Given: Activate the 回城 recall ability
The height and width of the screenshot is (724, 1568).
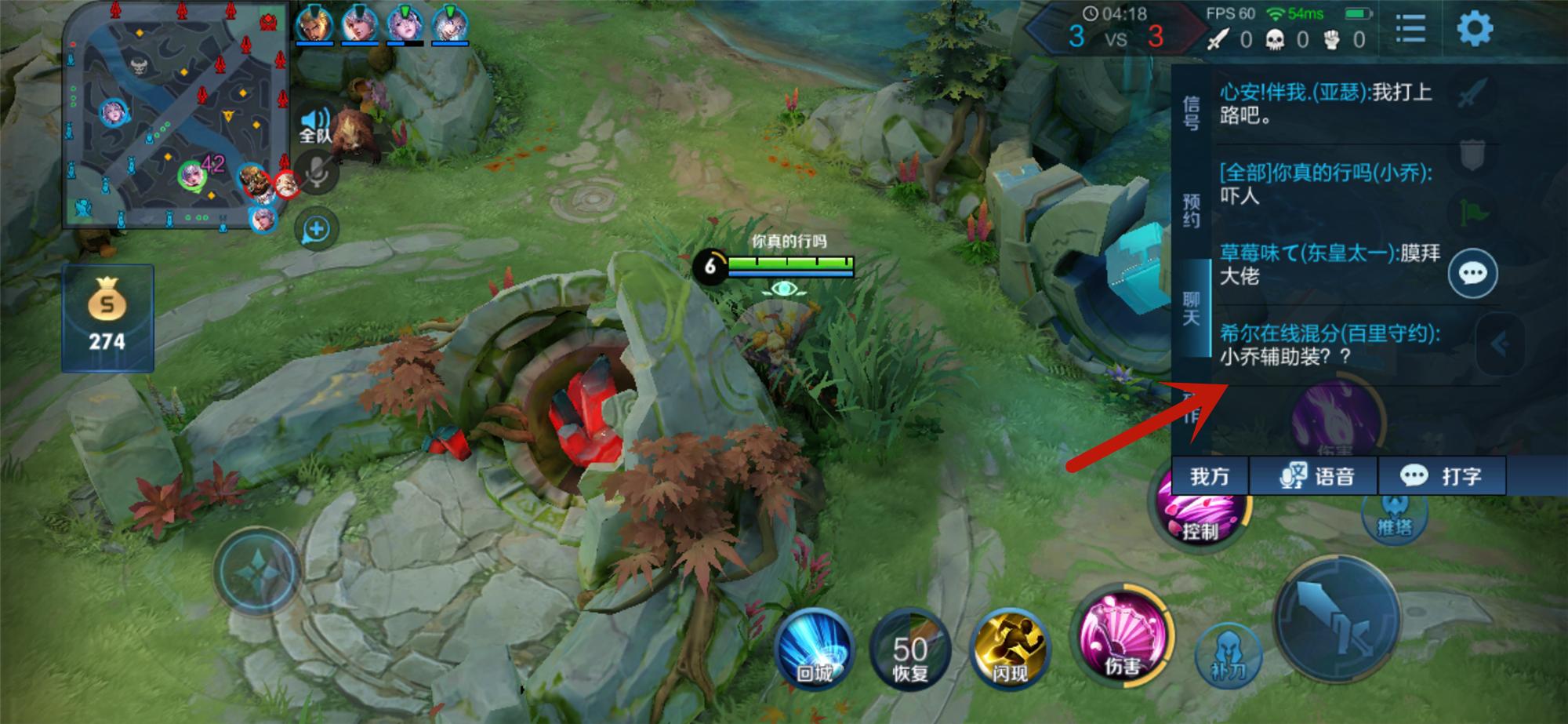Looking at the screenshot, I should pos(815,649).
